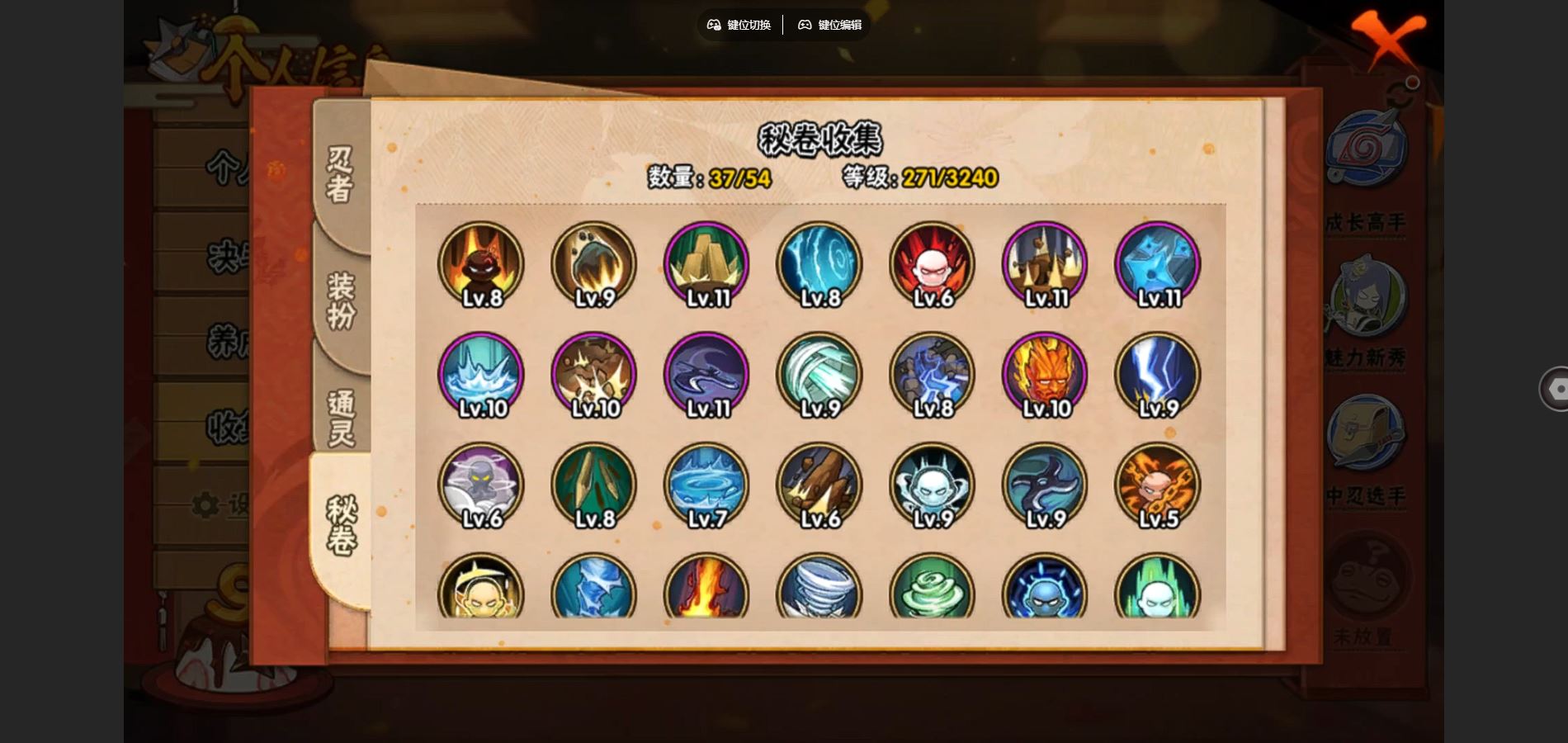The height and width of the screenshot is (743, 1568).
Task: Select the Lv.10 ice splash scroll
Action: pos(481,375)
